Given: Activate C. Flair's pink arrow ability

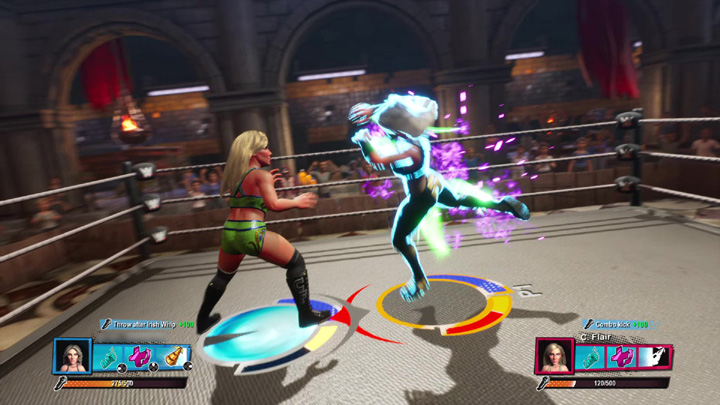Looking at the screenshot, I should (x=622, y=357).
